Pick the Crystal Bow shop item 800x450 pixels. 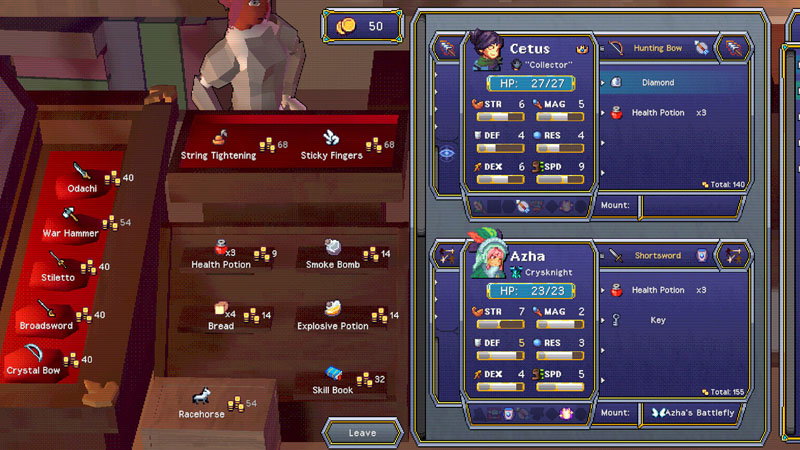point(38,359)
